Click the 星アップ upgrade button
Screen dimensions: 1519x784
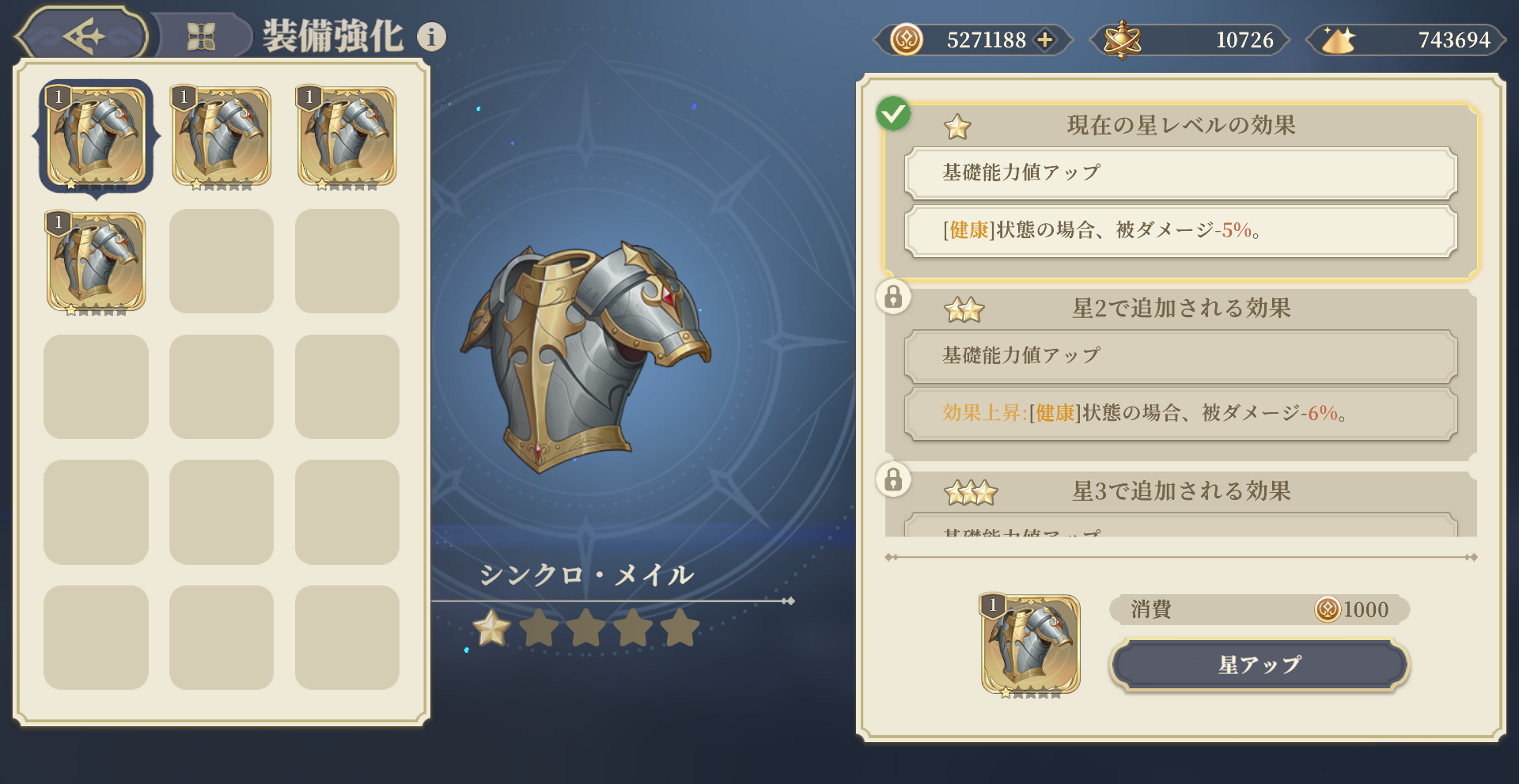1259,665
